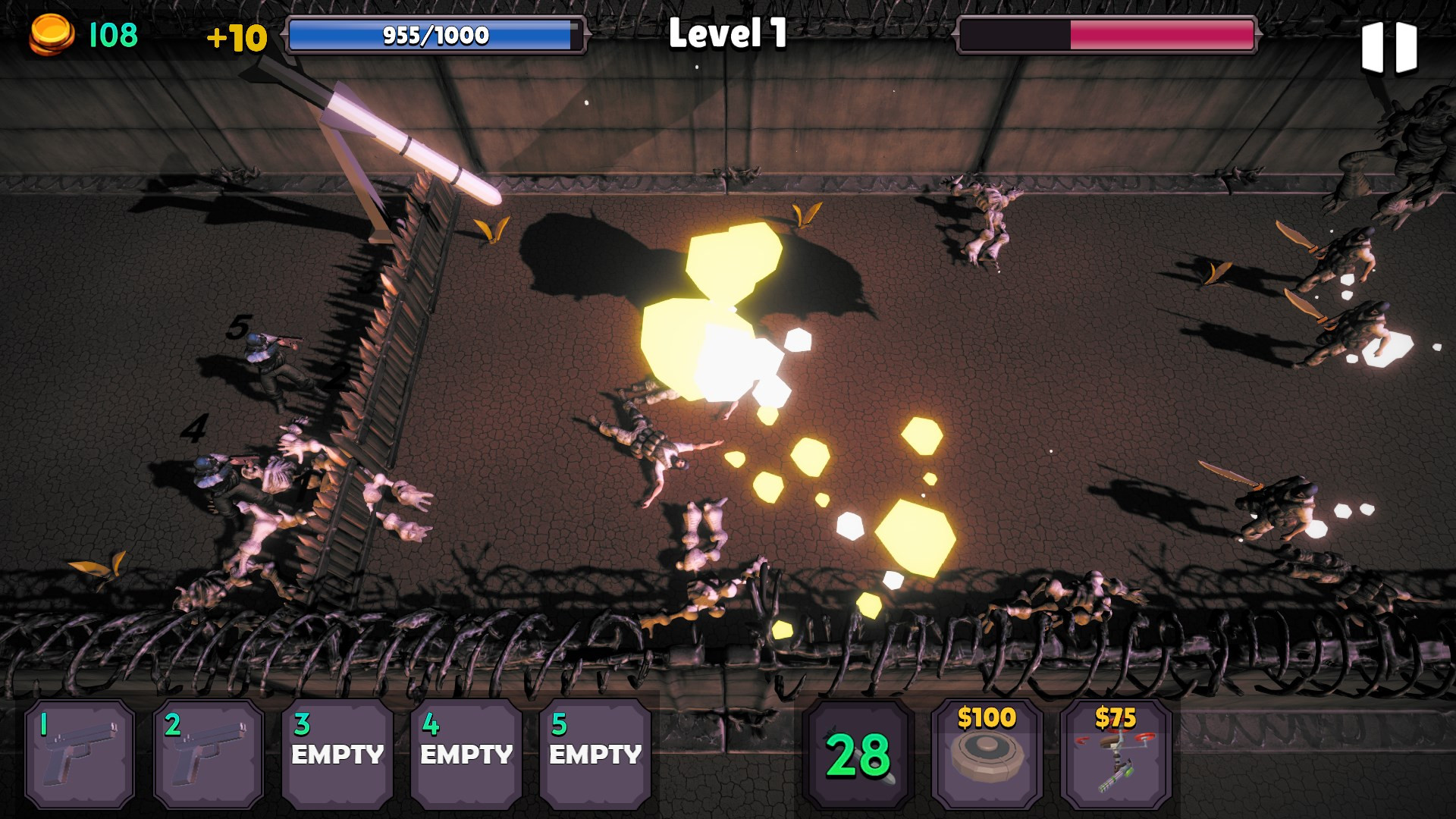
Task: Choose empty slot number 4
Action: click(466, 754)
